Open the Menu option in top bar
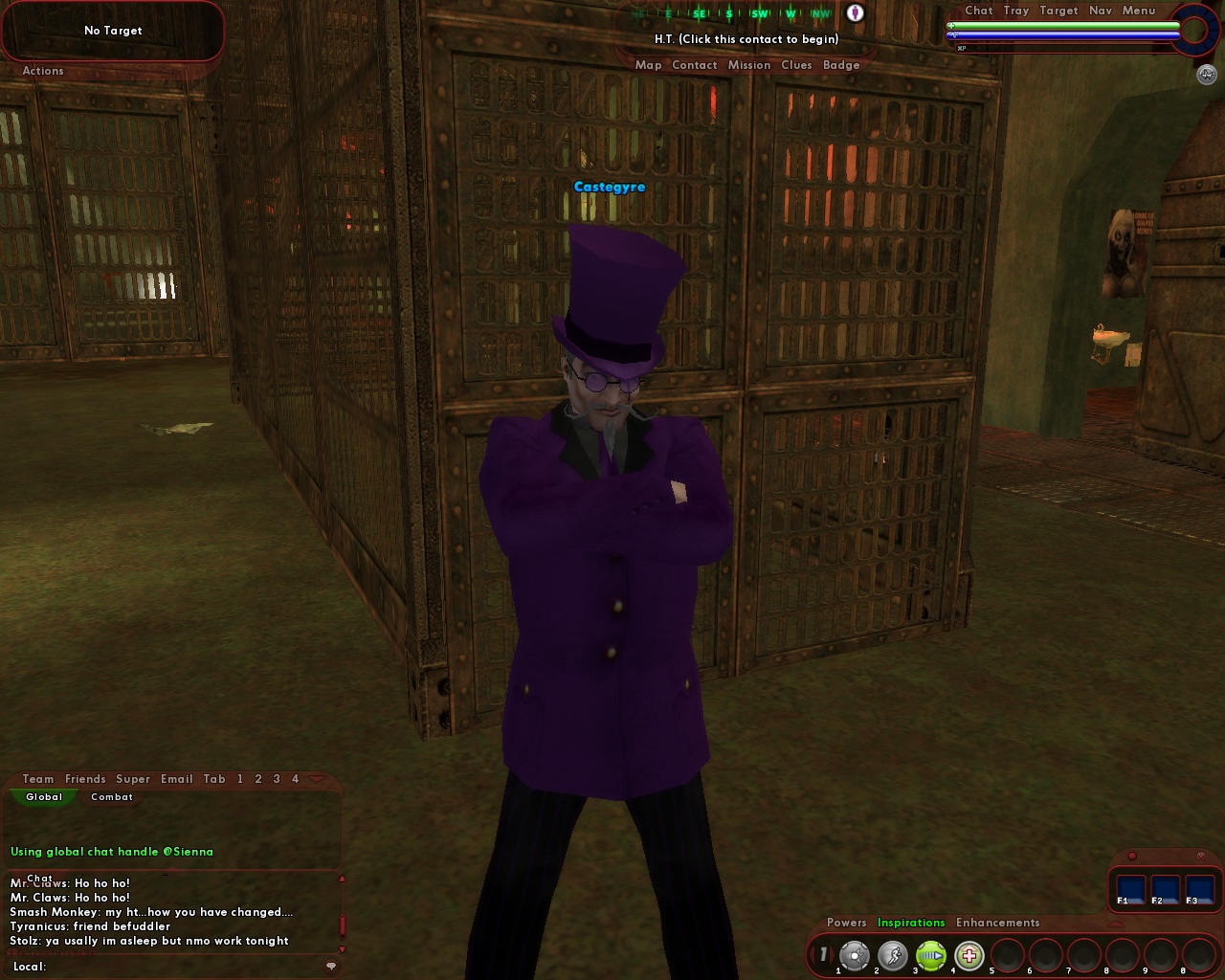Image resolution: width=1225 pixels, height=980 pixels. (x=1139, y=11)
